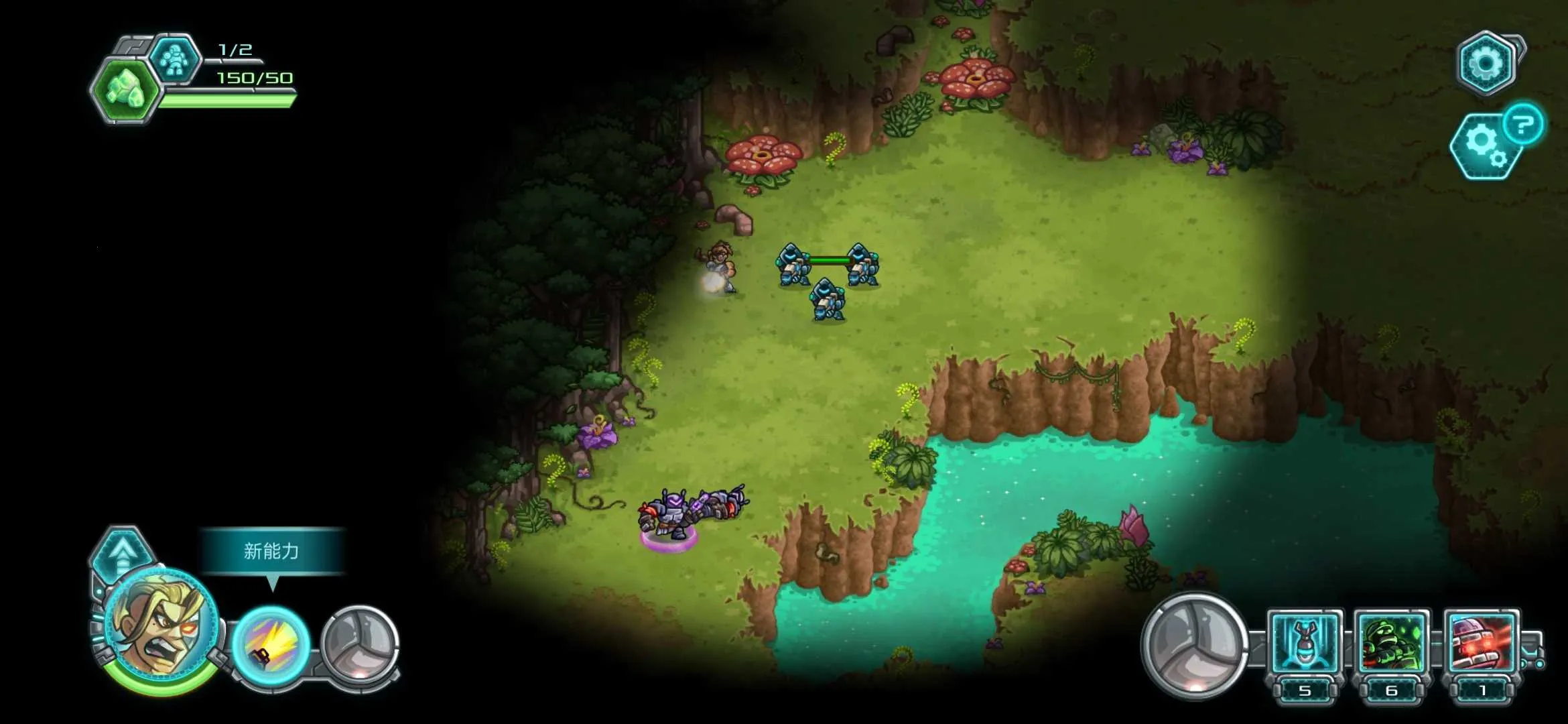This screenshot has width=1568, height=724.
Task: Click the blue mech unit count hexagon
Action: click(x=174, y=59)
